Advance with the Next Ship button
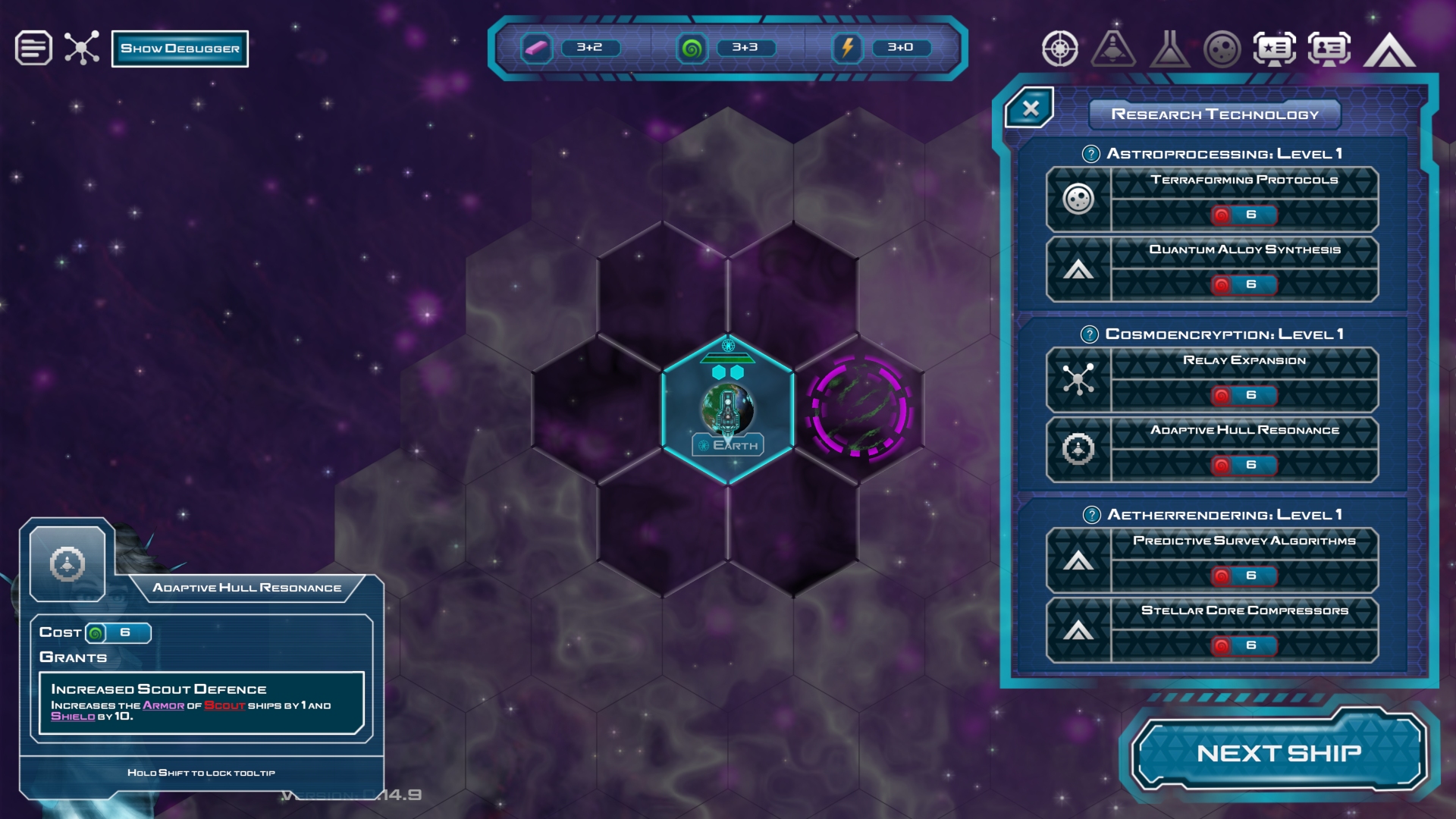The height and width of the screenshot is (819, 1456). click(x=1279, y=753)
